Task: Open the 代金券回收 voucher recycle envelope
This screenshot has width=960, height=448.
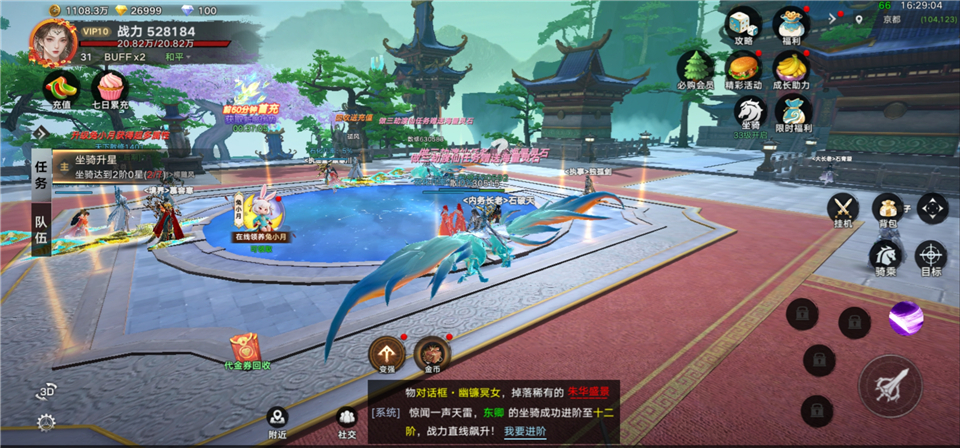Action: pyautogui.click(x=246, y=350)
